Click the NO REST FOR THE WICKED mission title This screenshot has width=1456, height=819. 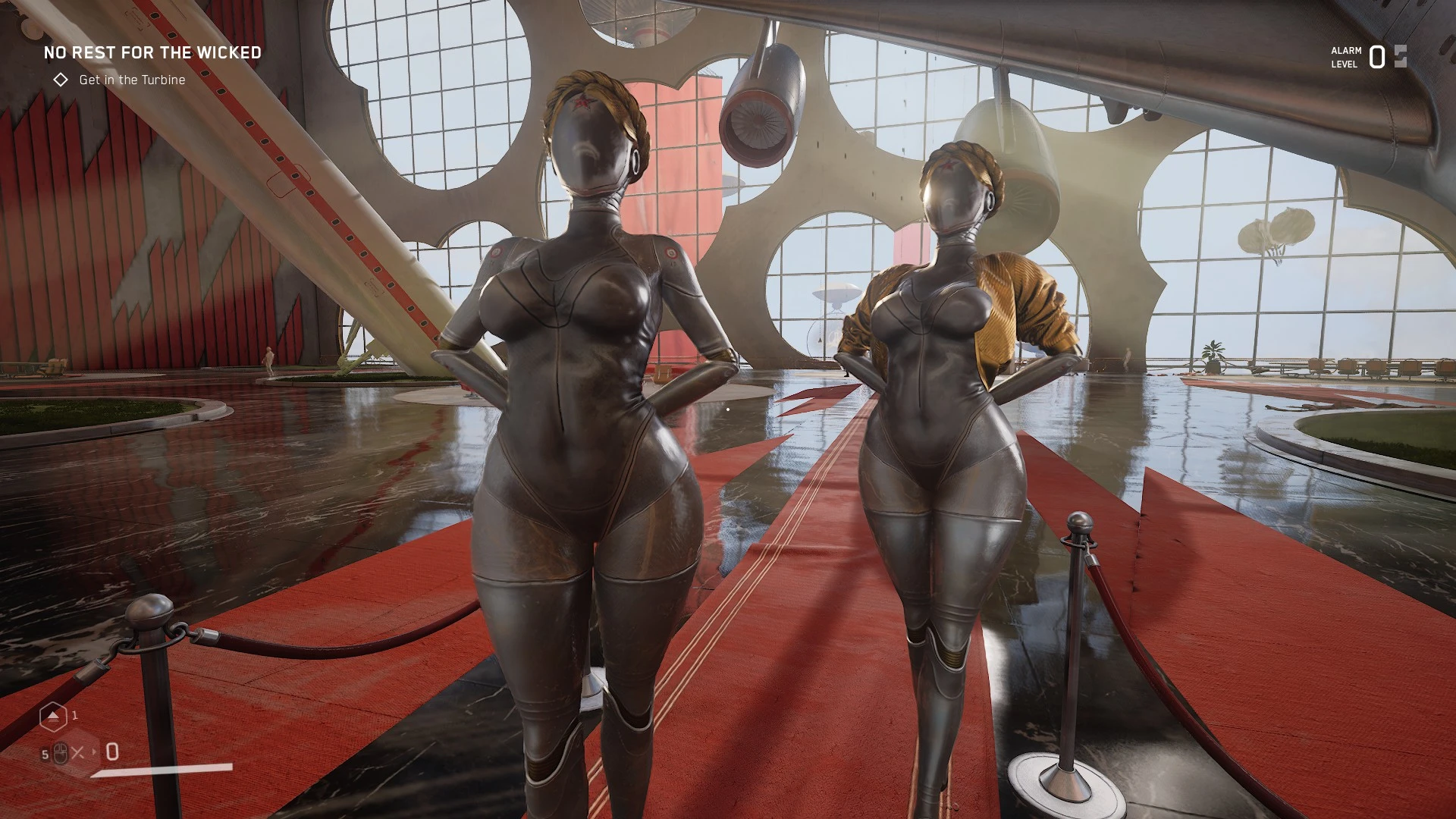152,53
